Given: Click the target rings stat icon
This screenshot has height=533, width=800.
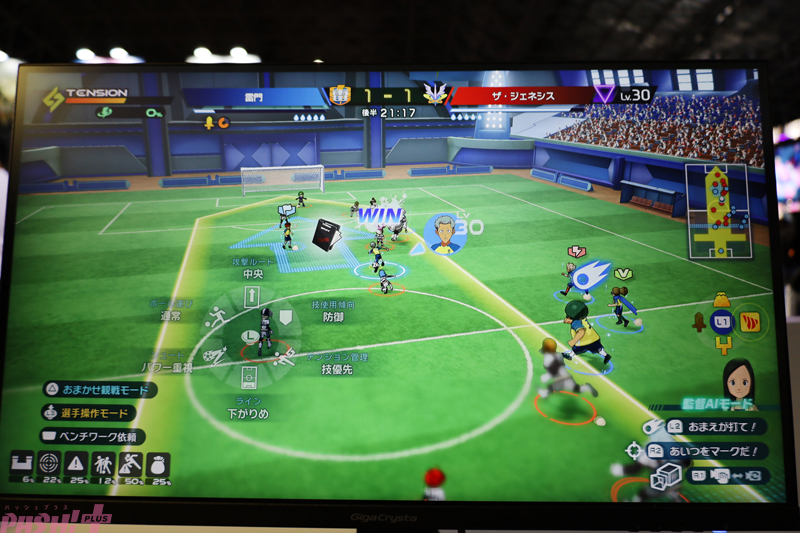Looking at the screenshot, I should [48, 464].
